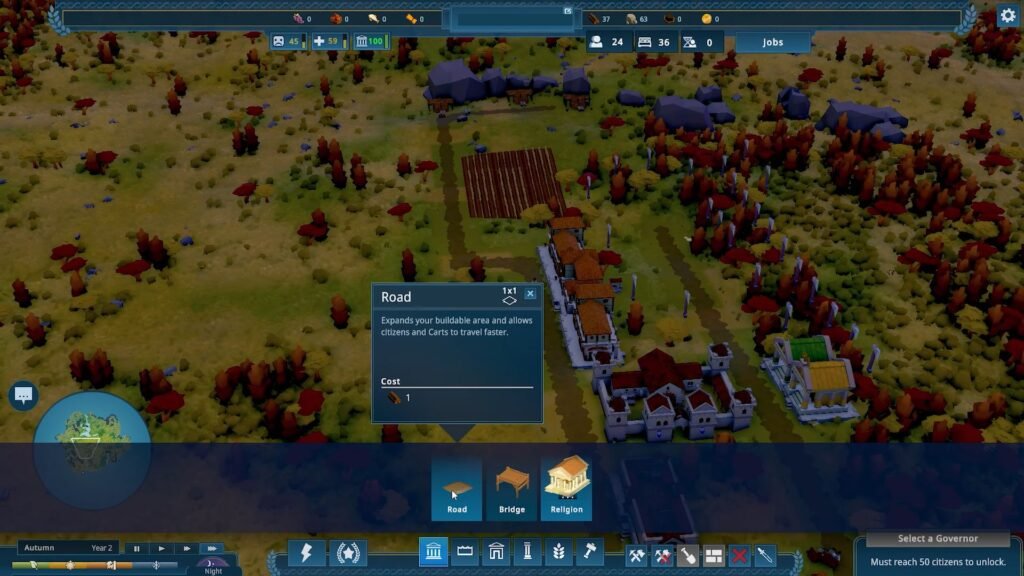Set game speed to fastest
1024x576 pixels.
point(210,548)
